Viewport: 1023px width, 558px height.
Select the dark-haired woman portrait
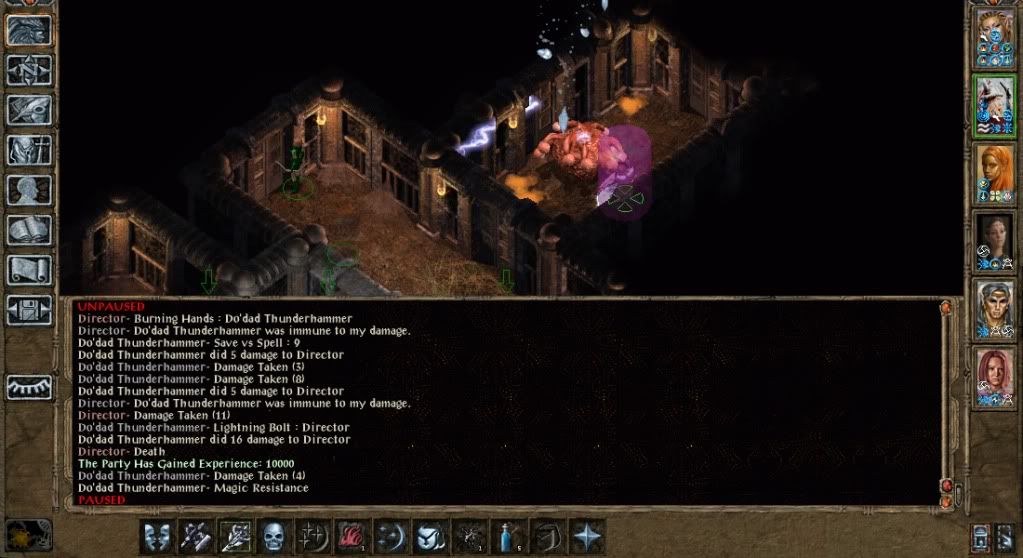[995, 241]
